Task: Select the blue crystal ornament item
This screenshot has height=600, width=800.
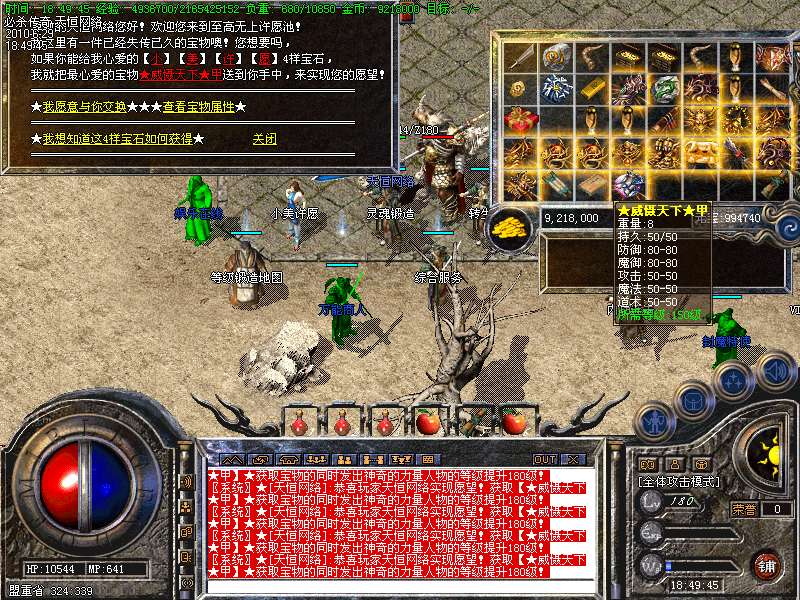Action: (554, 89)
